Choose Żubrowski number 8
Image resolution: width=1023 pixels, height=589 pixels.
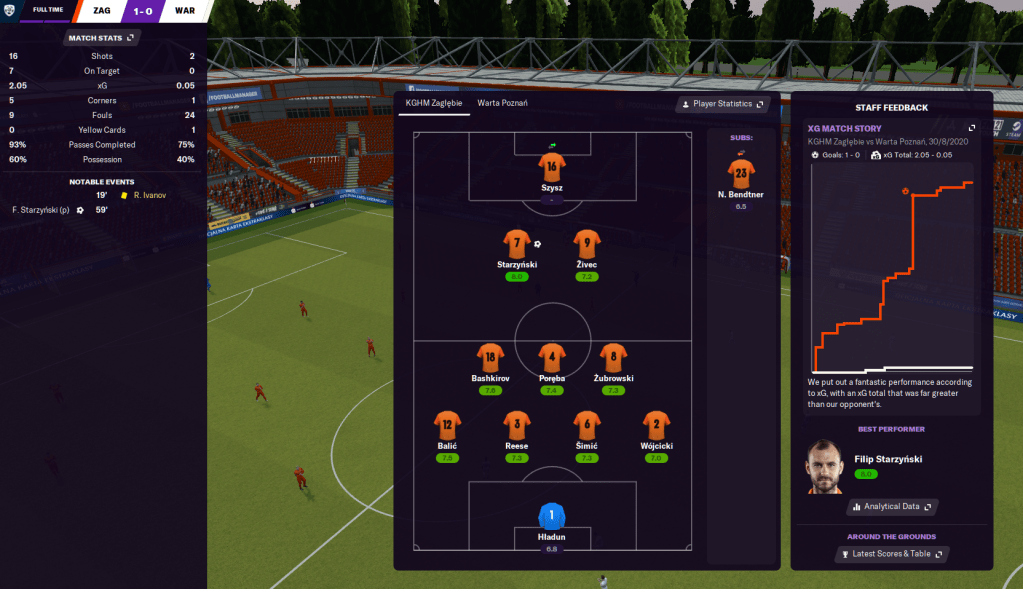[x=613, y=357]
